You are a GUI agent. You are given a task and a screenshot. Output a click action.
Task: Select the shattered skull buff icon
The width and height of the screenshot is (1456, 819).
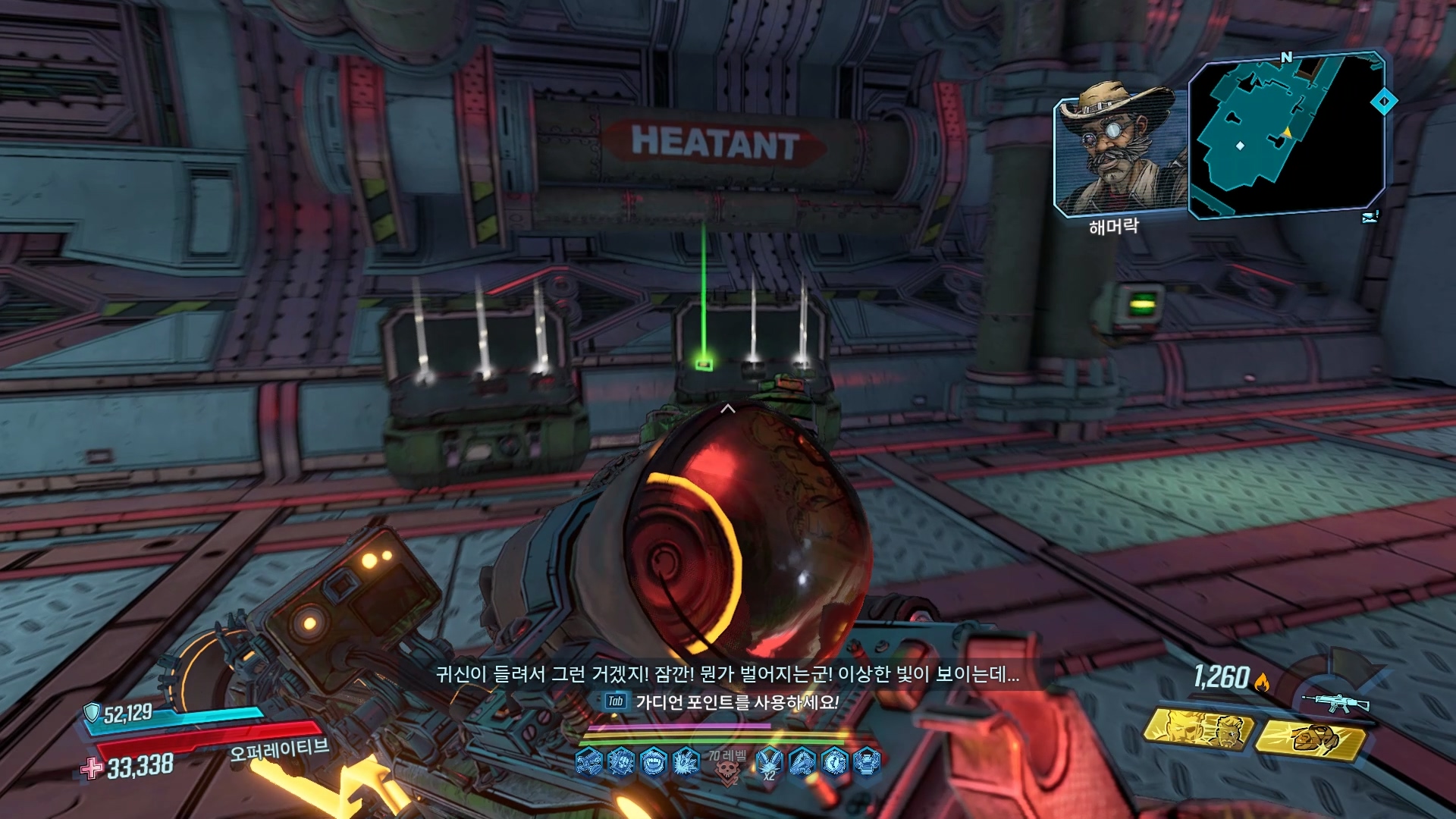[x=621, y=762]
